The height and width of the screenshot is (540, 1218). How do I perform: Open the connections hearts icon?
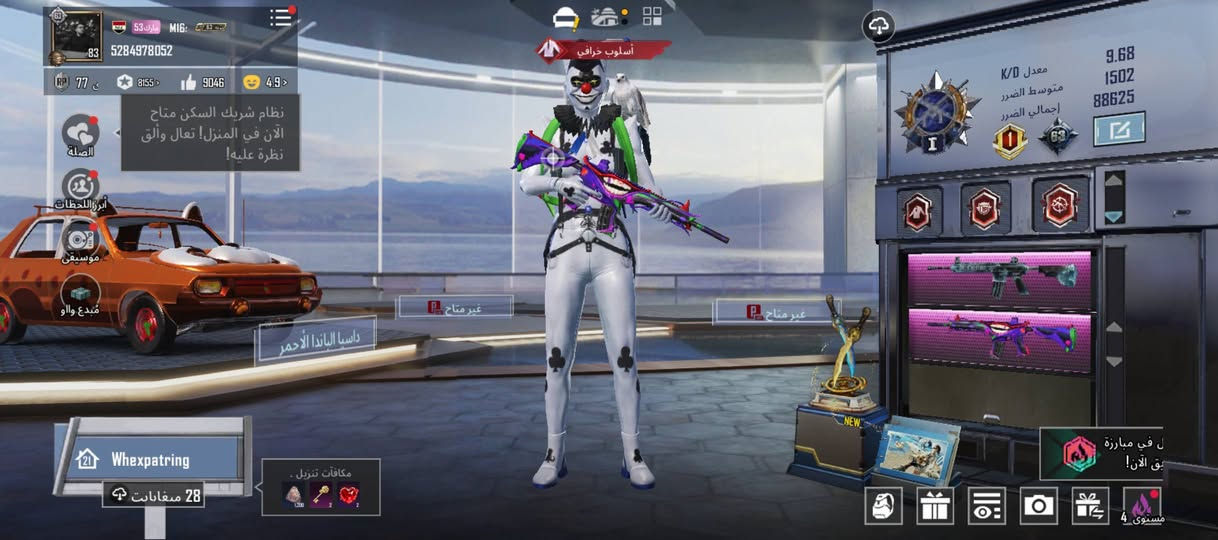[80, 133]
